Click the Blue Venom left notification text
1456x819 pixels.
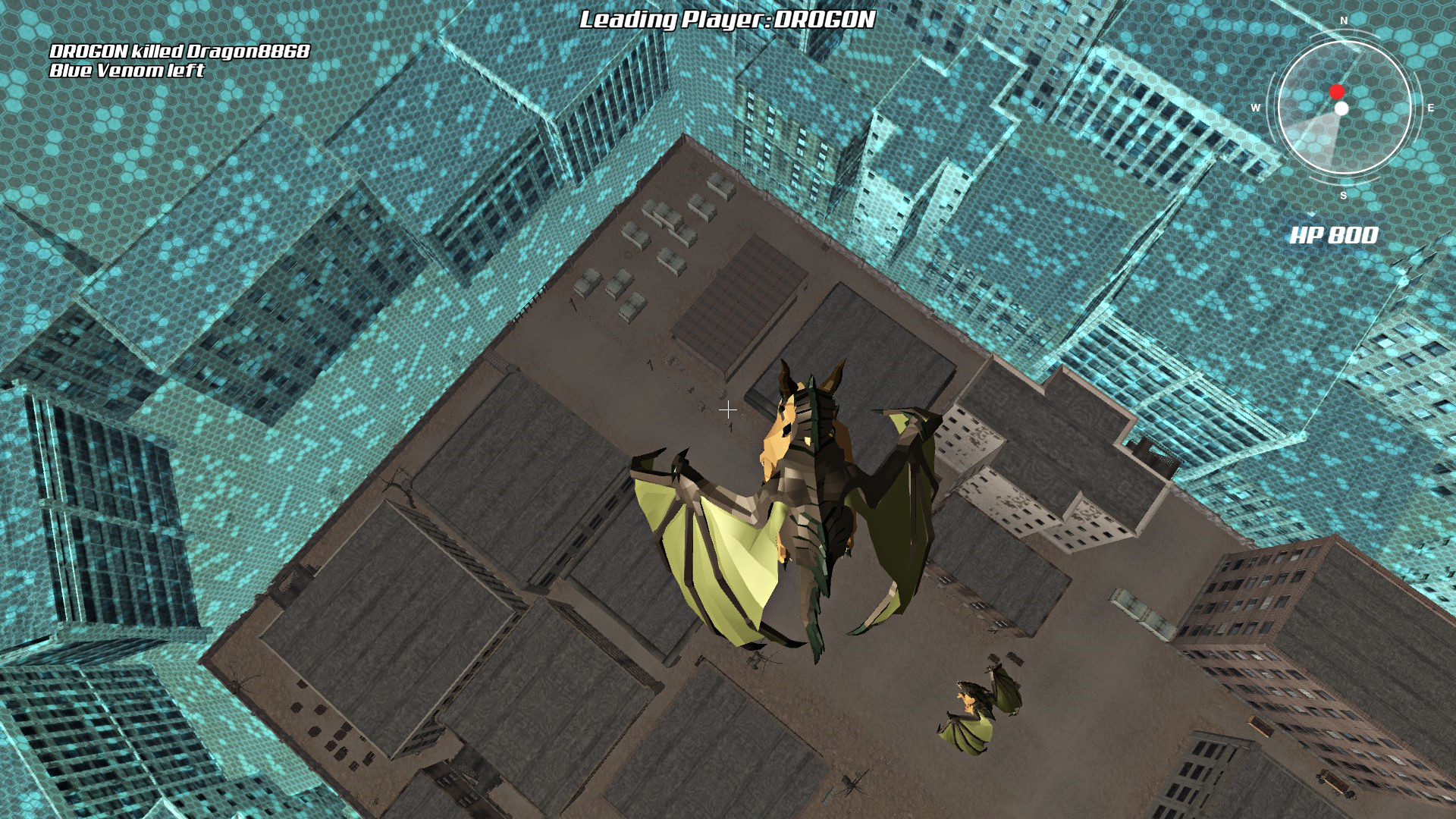127,72
